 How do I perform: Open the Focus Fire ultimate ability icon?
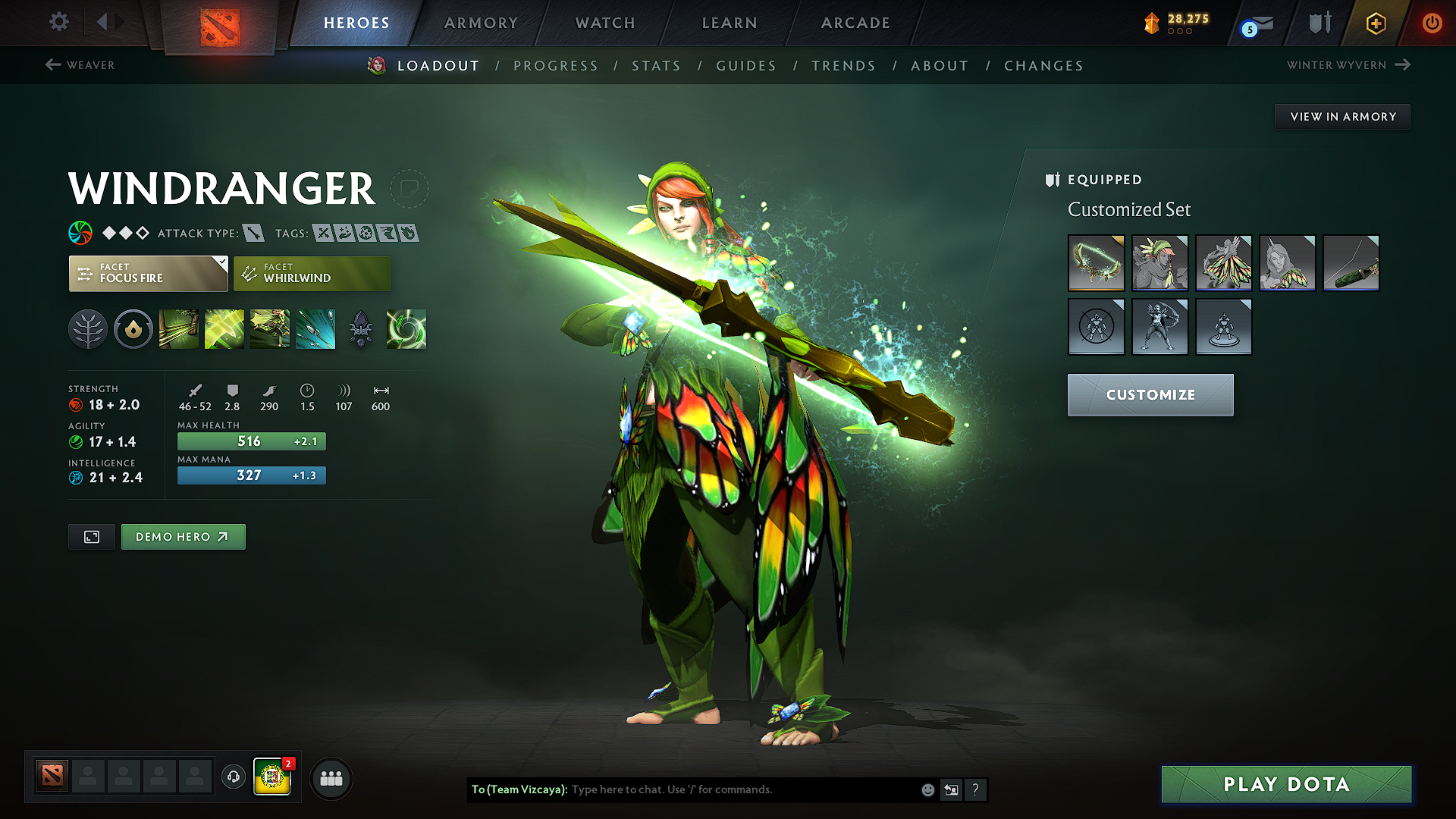point(315,329)
